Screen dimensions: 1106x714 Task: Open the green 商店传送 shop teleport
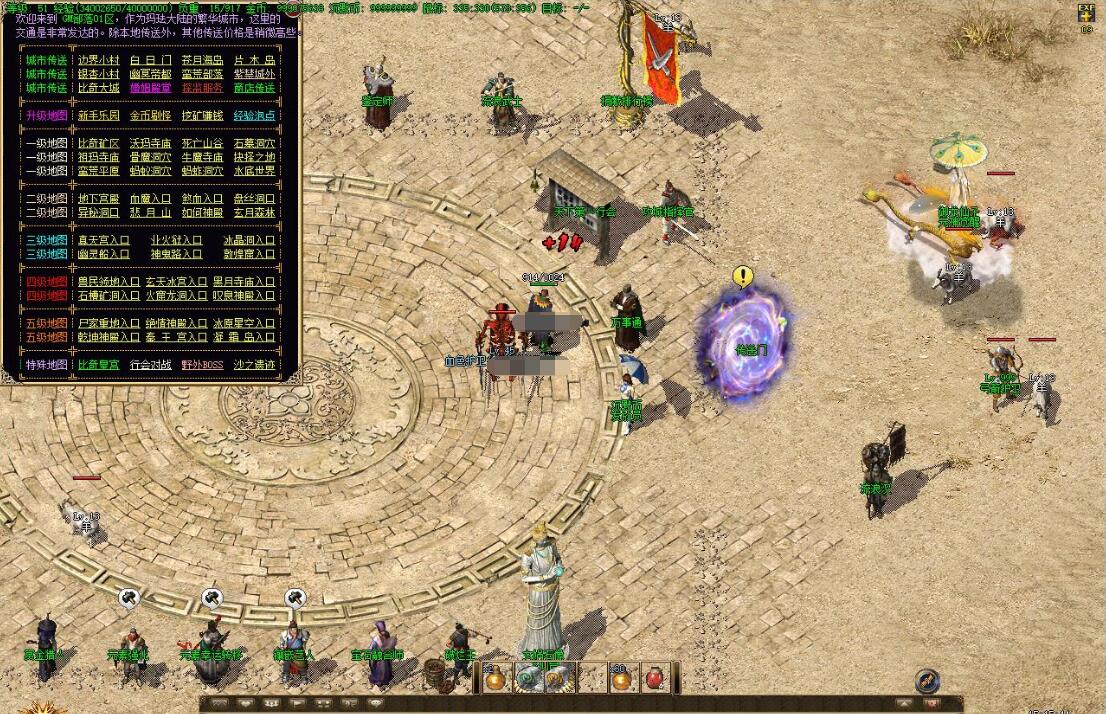click(254, 88)
